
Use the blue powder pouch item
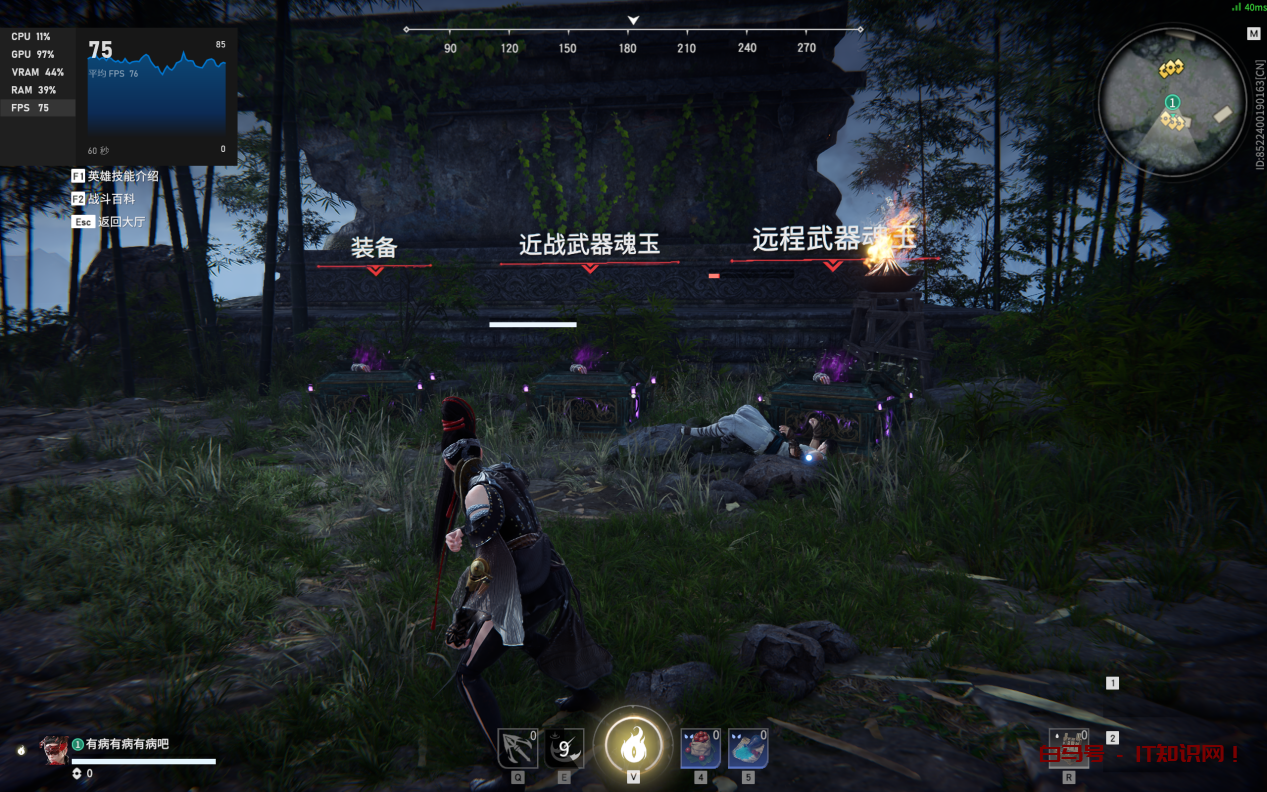[x=748, y=748]
